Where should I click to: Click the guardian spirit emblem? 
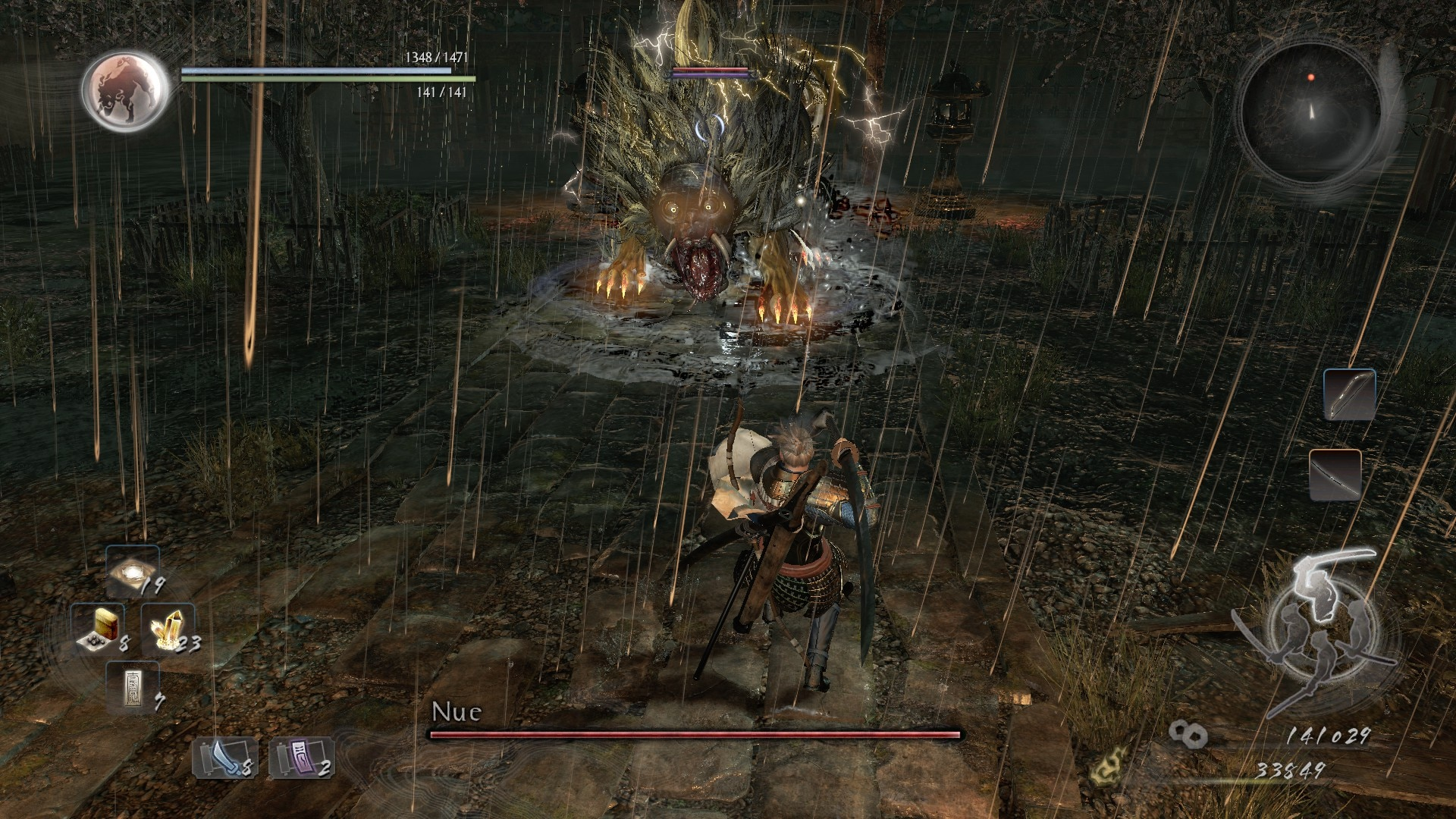126,89
